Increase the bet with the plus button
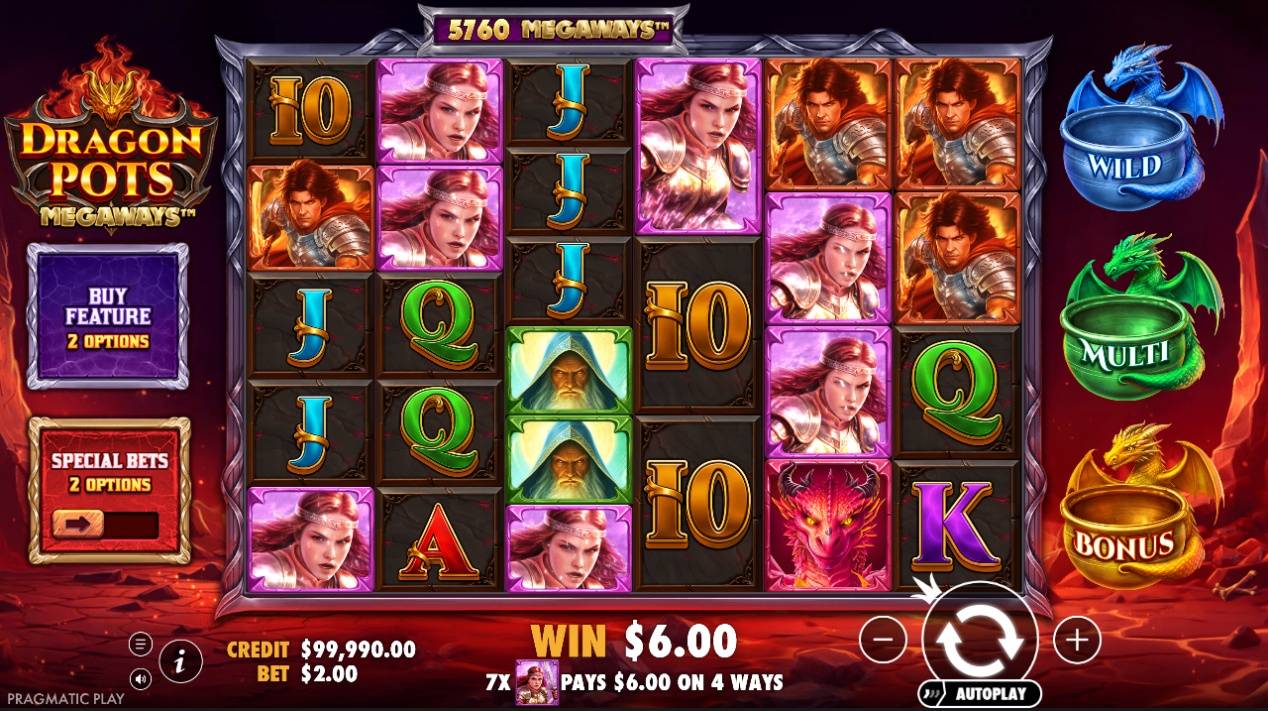This screenshot has width=1268, height=711. coord(1077,639)
